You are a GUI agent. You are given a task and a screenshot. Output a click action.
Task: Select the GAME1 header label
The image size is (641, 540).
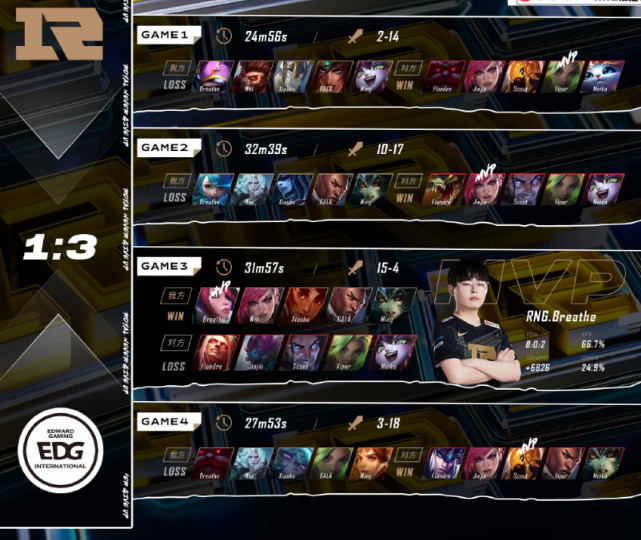(x=165, y=35)
